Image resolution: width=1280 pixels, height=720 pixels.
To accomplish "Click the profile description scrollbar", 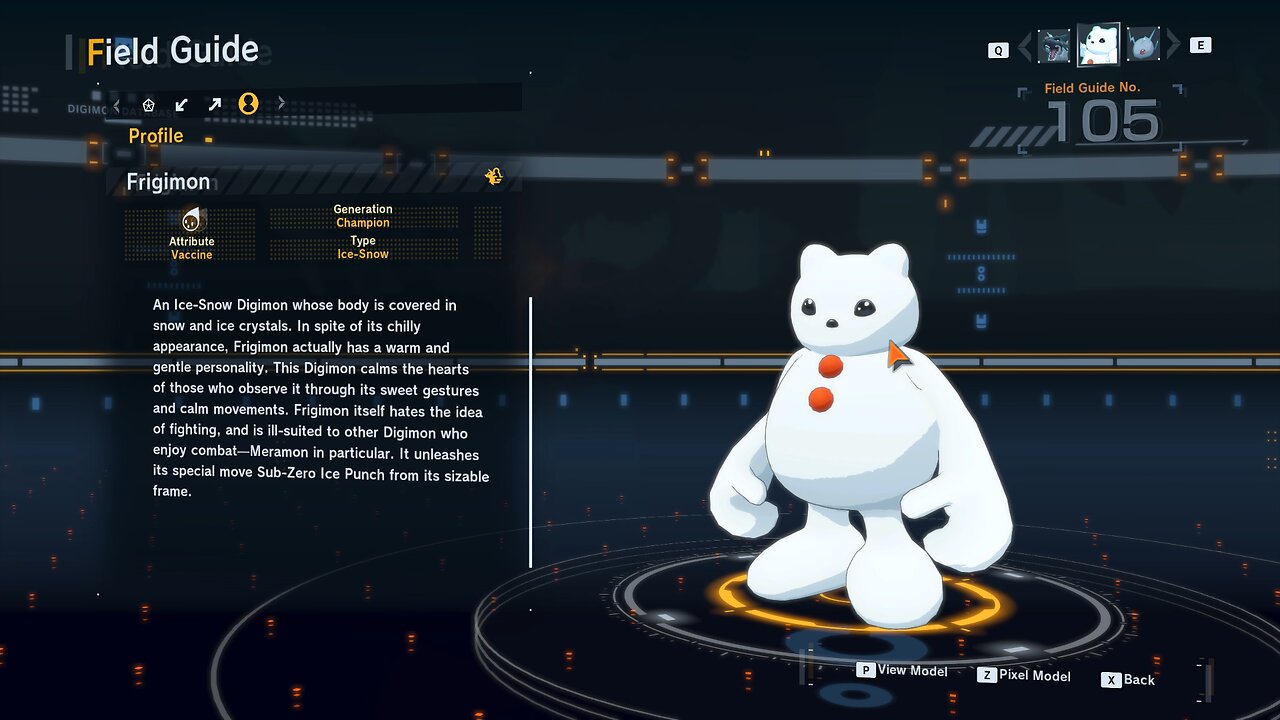I will click(530, 431).
